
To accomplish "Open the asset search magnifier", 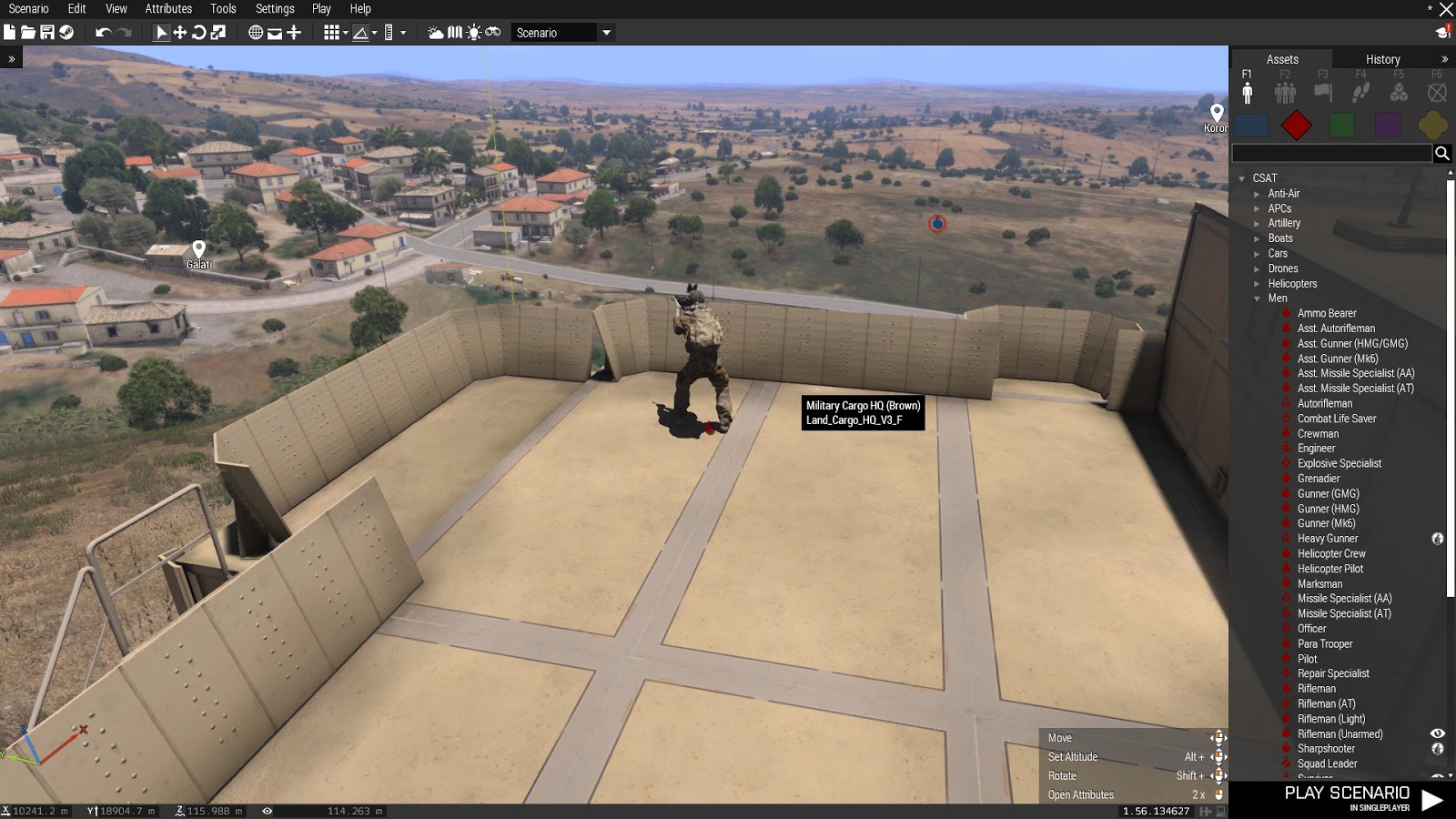I will tap(1444, 154).
